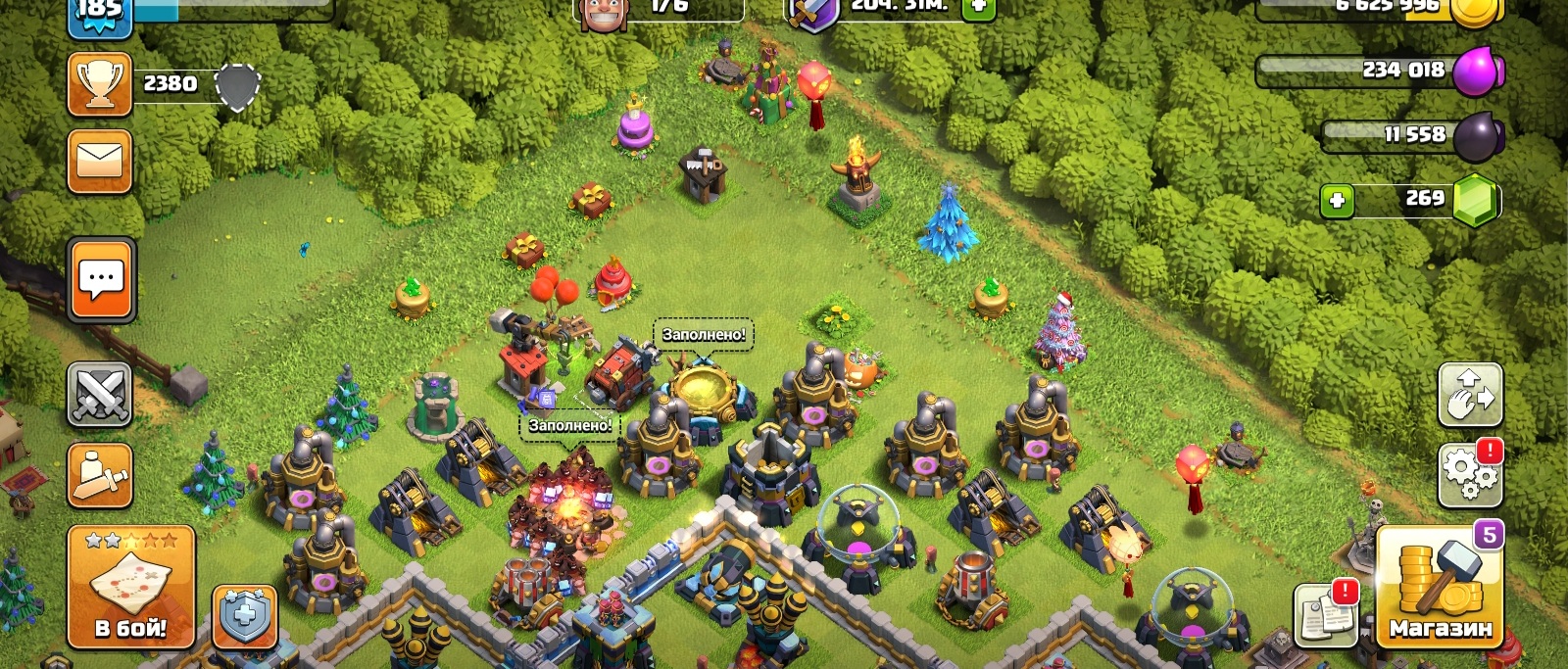This screenshot has height=669, width=1568.
Task: Open the mail inbox
Action: pyautogui.click(x=100, y=161)
